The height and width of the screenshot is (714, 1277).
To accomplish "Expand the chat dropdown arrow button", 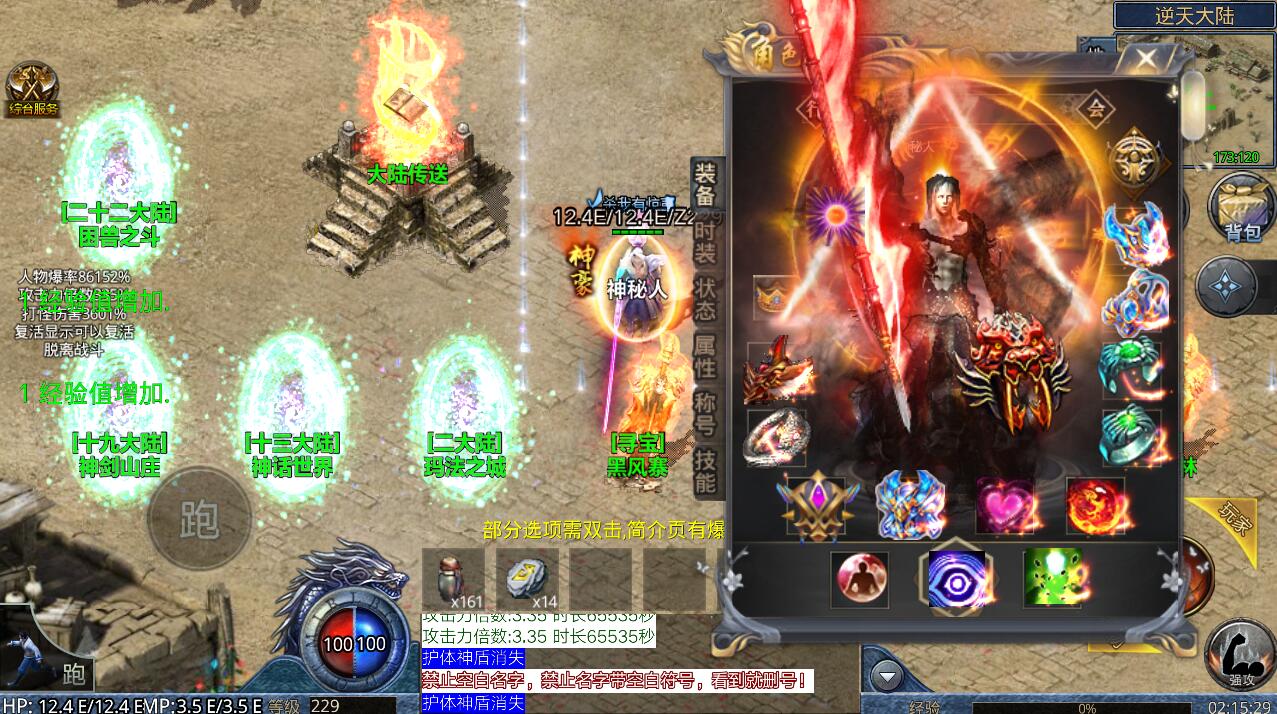I will (887, 677).
